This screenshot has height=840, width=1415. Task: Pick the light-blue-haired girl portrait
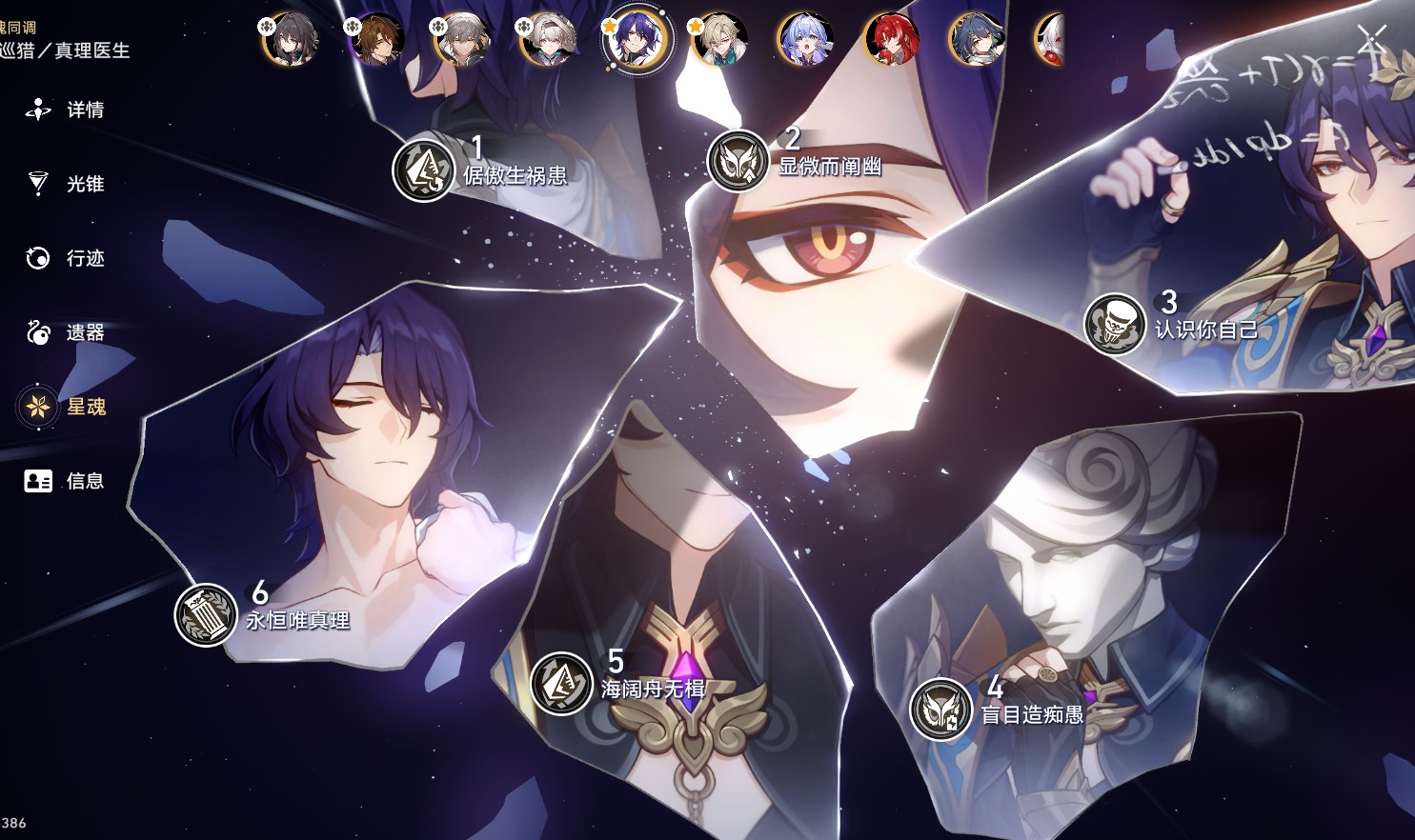[805, 40]
